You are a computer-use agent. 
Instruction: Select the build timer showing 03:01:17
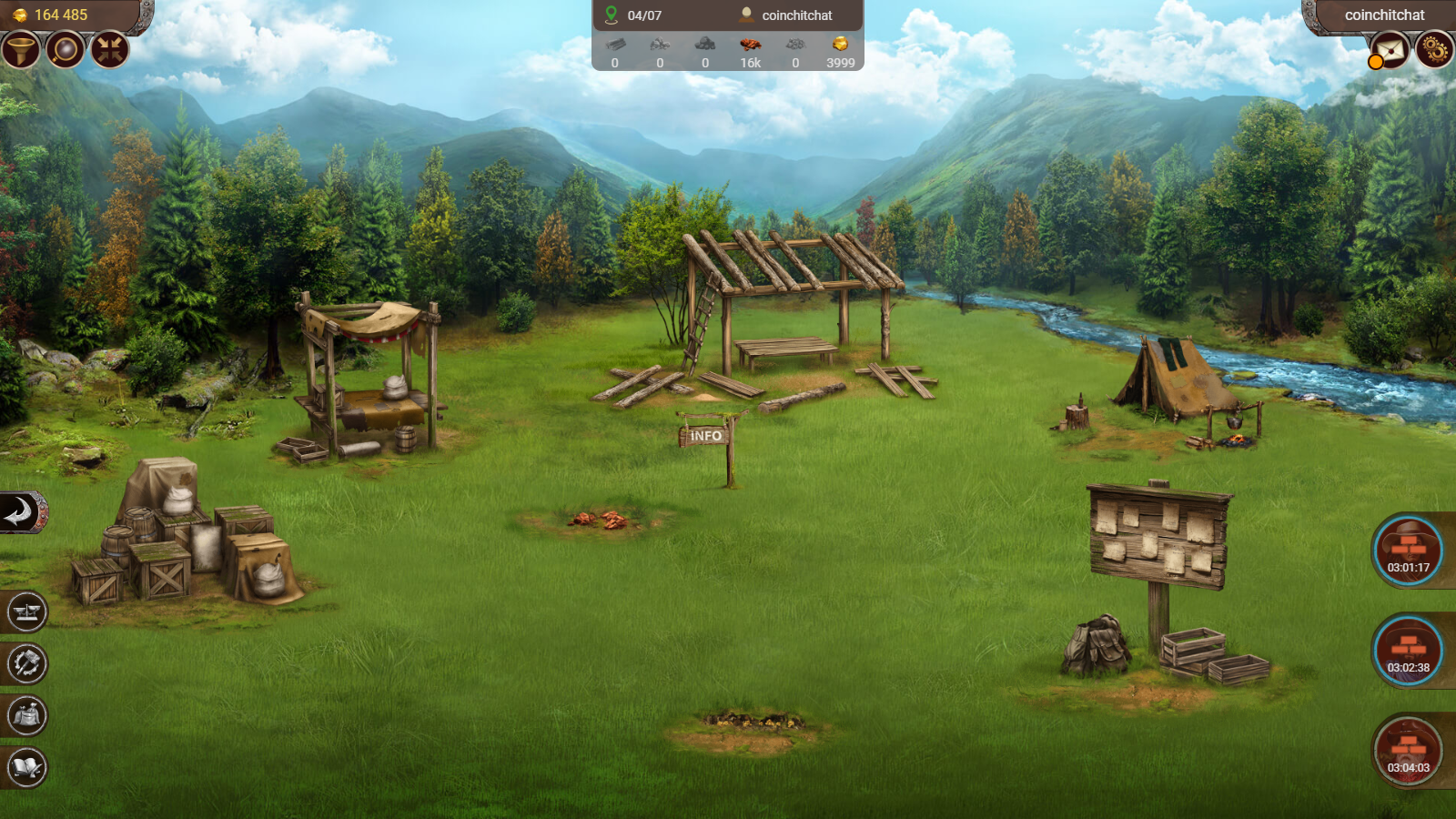1407,551
